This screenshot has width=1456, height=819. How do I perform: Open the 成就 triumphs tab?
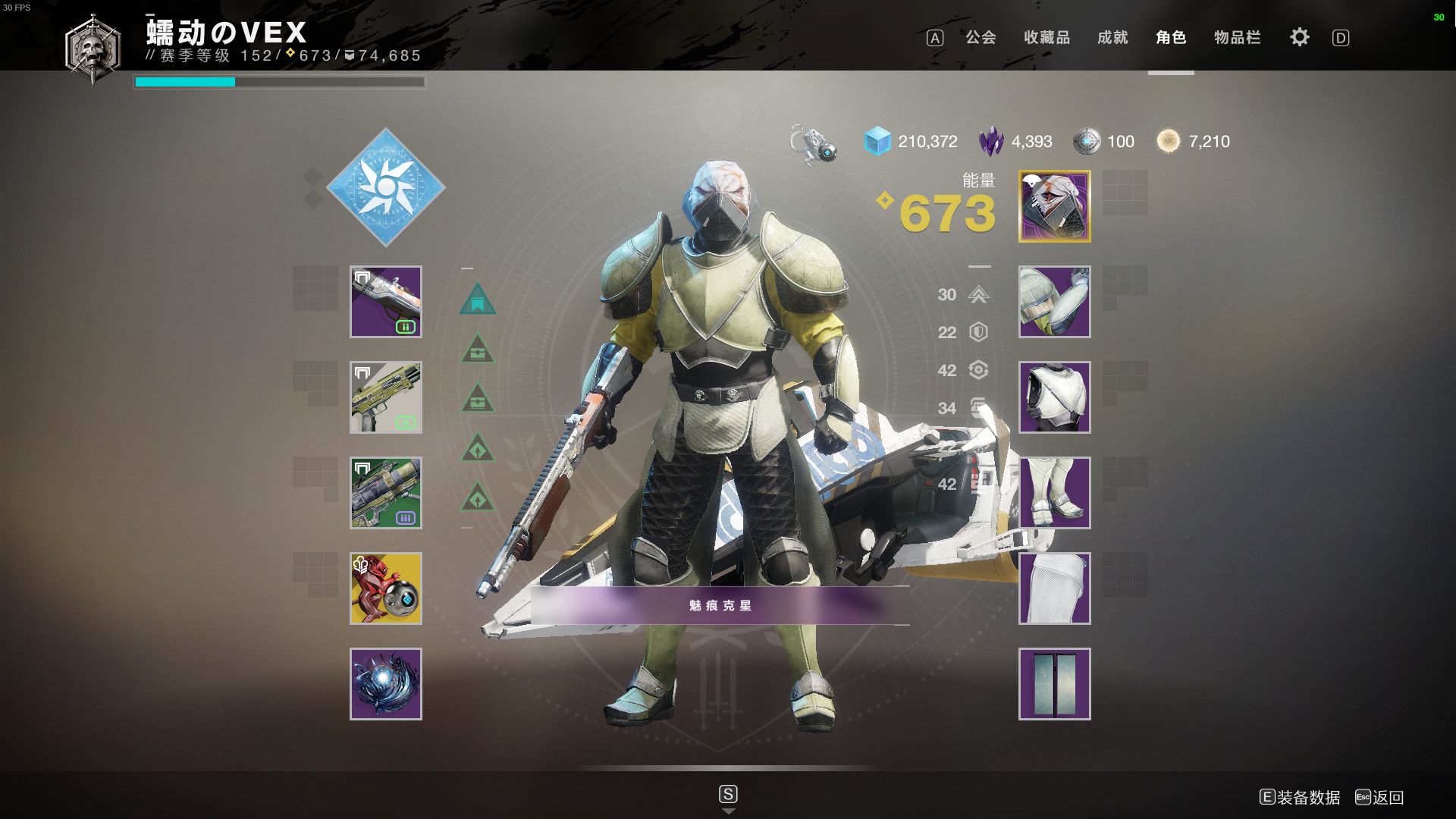(x=1112, y=37)
